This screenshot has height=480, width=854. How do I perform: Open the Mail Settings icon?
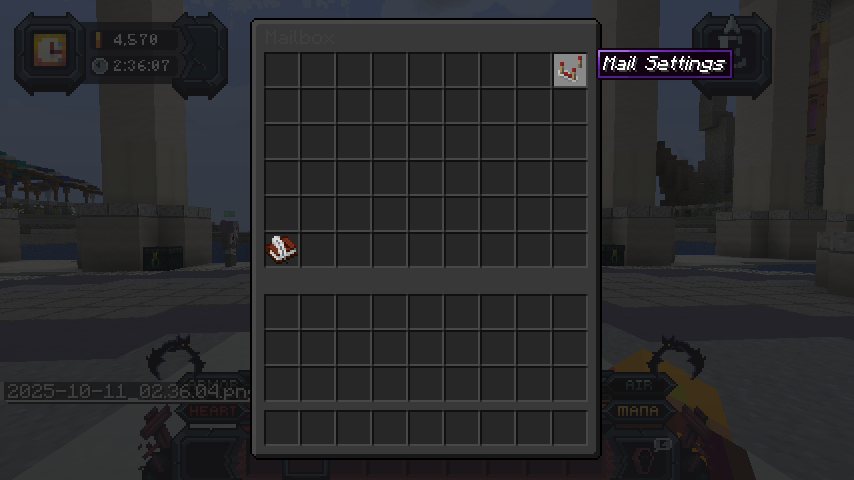(x=570, y=70)
